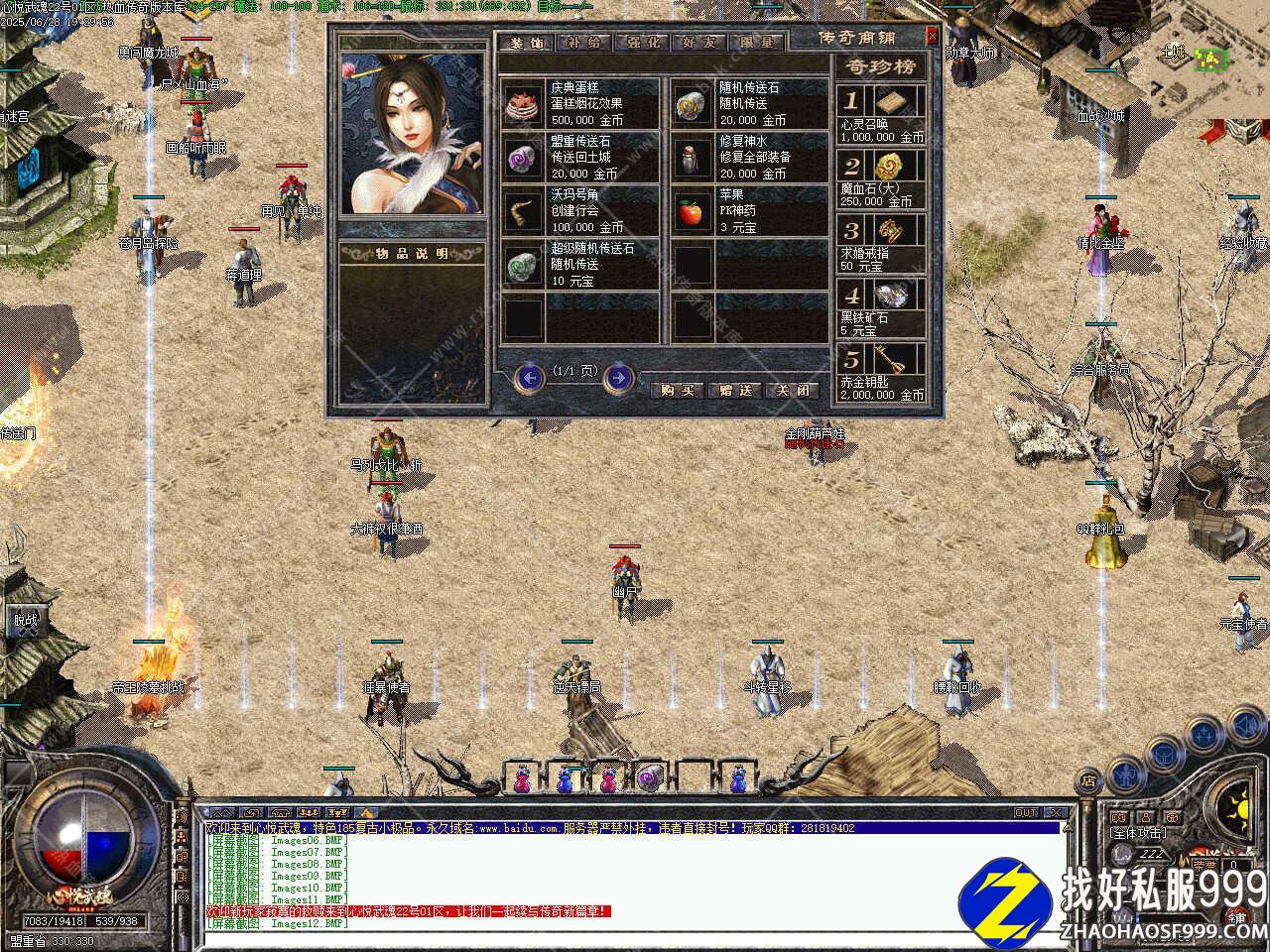Click the 关闭 close button

795,390
